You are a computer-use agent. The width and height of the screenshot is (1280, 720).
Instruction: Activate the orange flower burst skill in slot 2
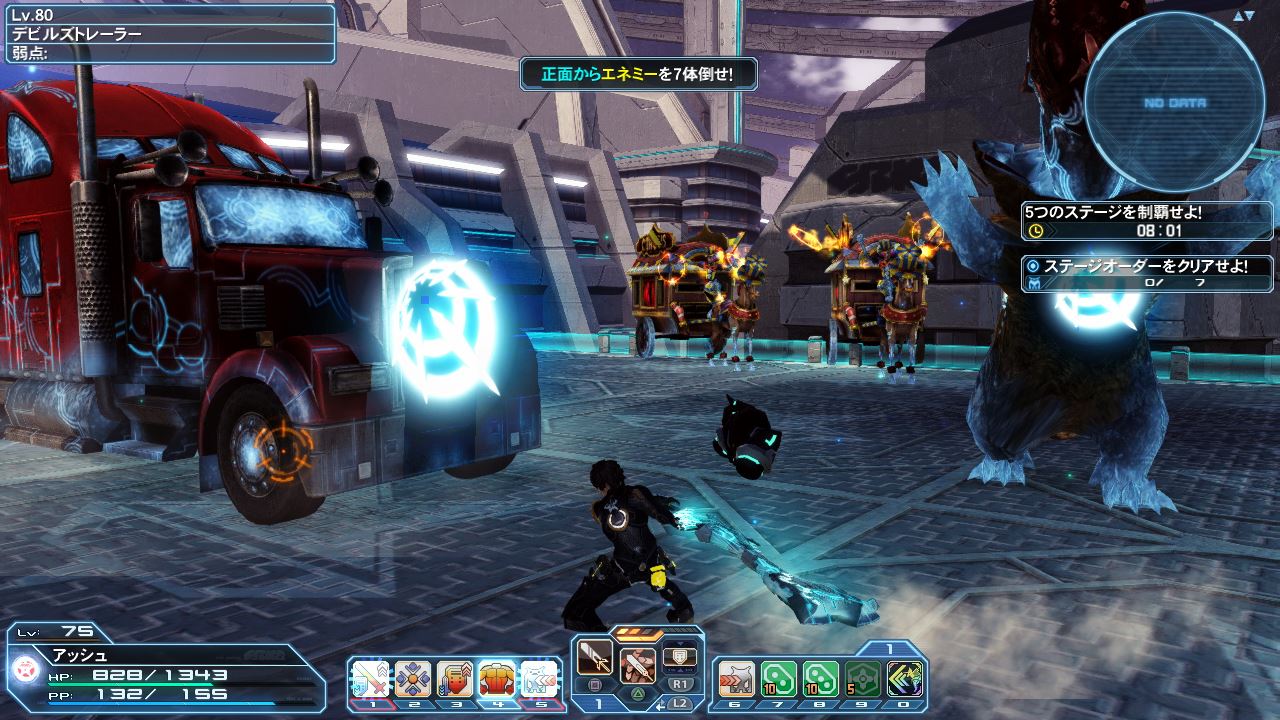pyautogui.click(x=412, y=678)
